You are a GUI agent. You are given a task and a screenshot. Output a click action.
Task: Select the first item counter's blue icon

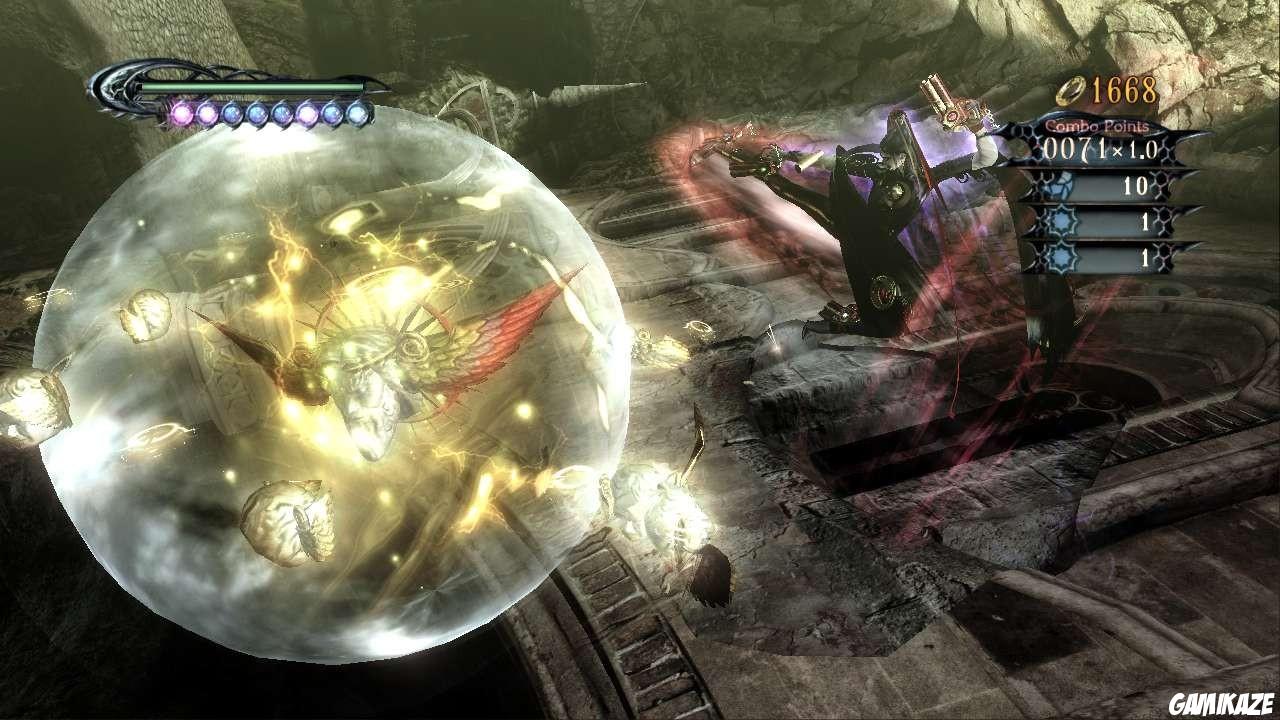[x=1057, y=185]
